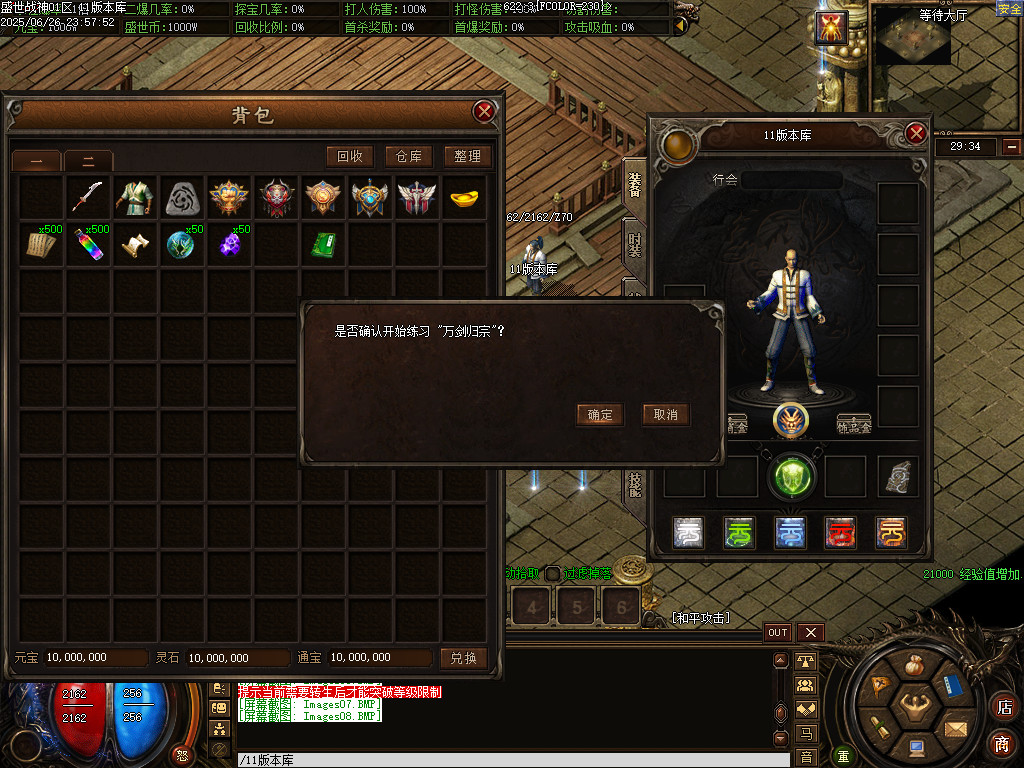Confirm practicing 万剑归宗 with 确定
Screen dimensions: 1024x768
(x=600, y=415)
